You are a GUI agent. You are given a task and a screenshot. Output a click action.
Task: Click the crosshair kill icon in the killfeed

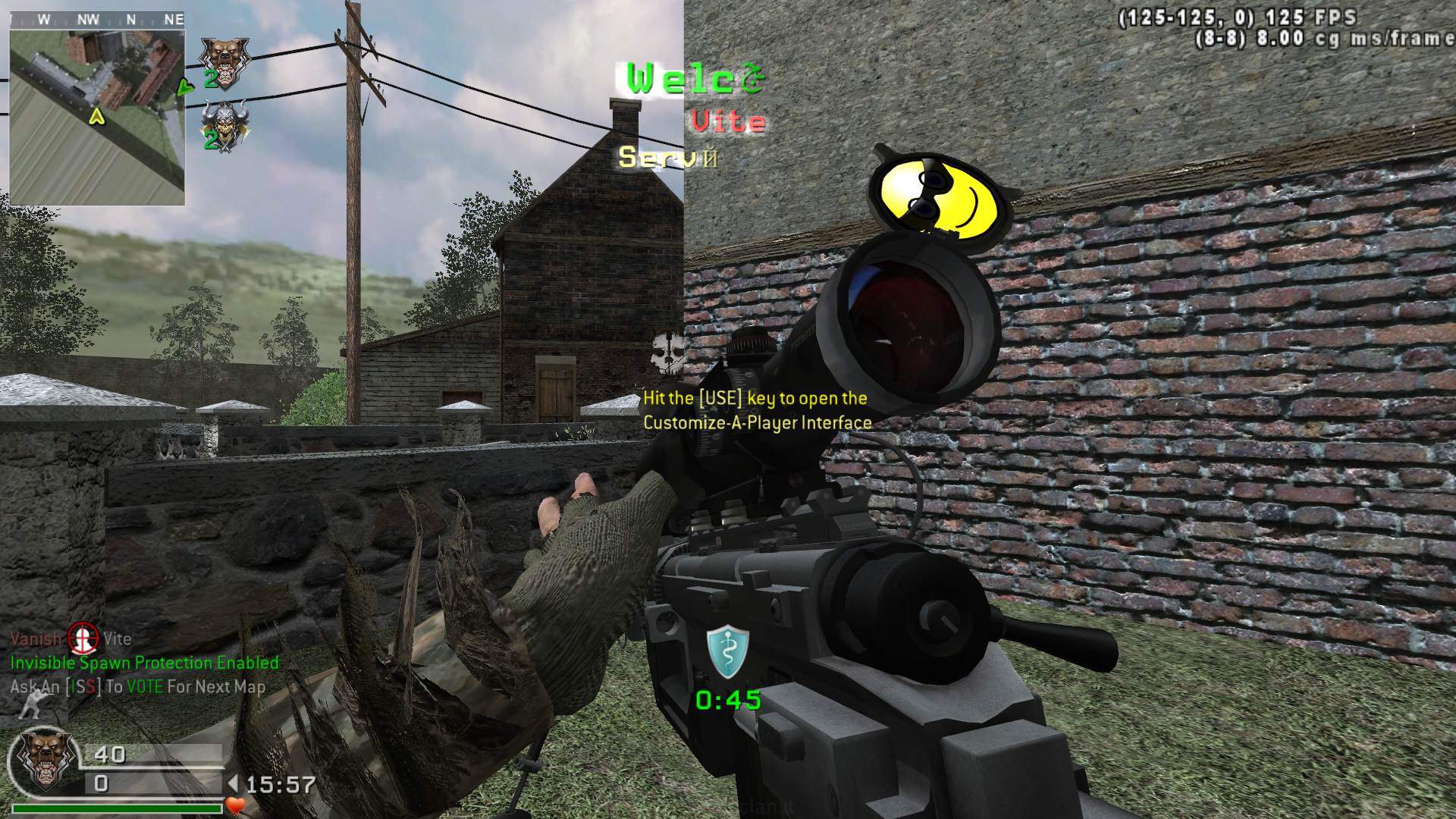(x=83, y=639)
